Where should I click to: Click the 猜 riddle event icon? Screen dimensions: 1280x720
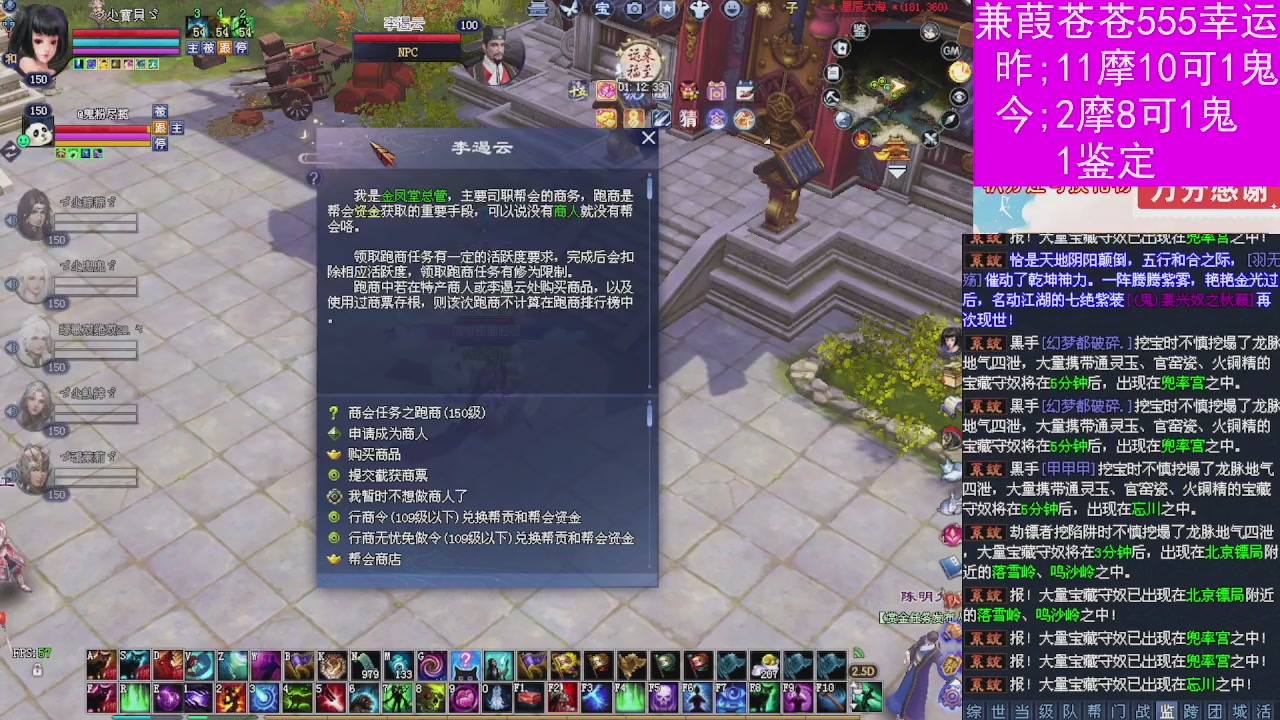(x=688, y=118)
